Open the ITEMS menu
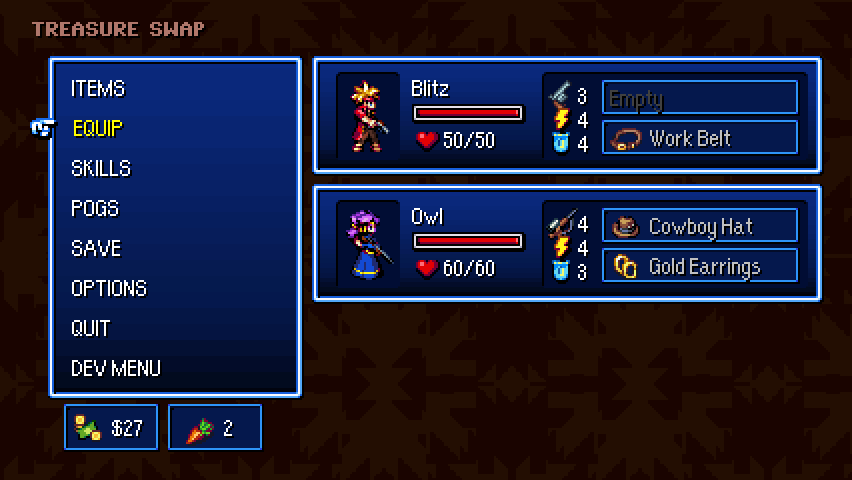This screenshot has height=480, width=852. pyautogui.click(x=98, y=89)
